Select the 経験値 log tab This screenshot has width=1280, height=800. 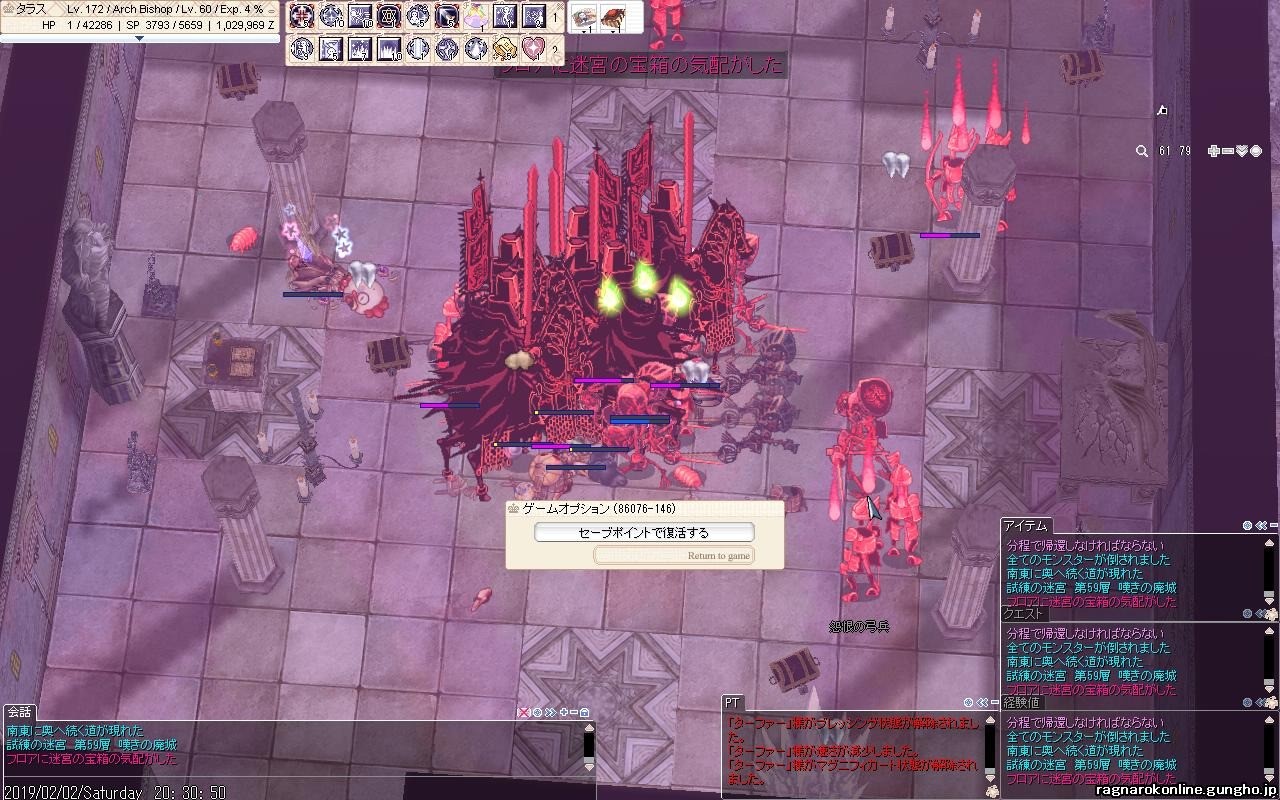1022,703
